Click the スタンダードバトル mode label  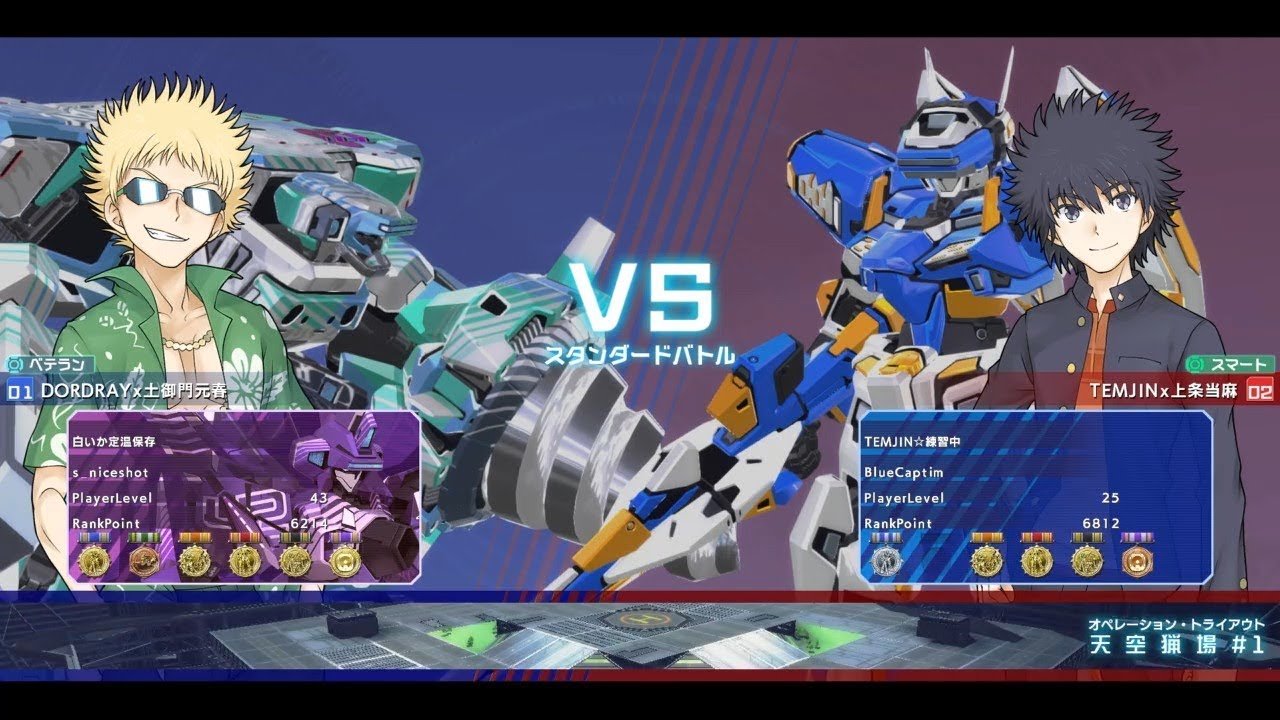[x=638, y=352]
